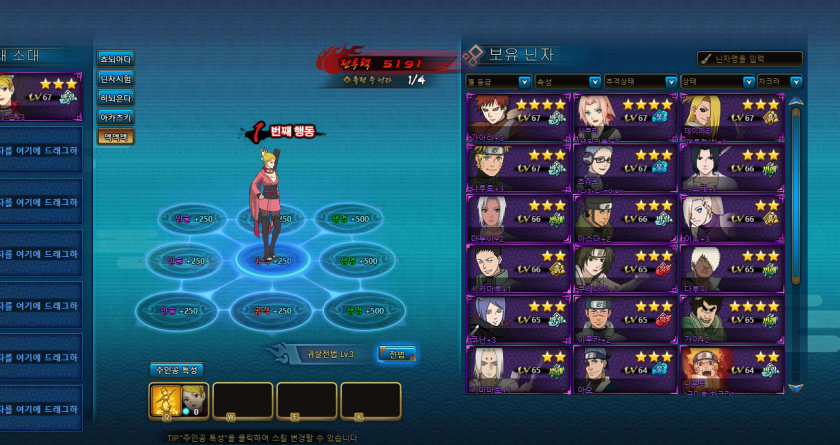The width and height of the screenshot is (840, 445).
Task: Select the main character skill icon
Action: (x=165, y=400)
